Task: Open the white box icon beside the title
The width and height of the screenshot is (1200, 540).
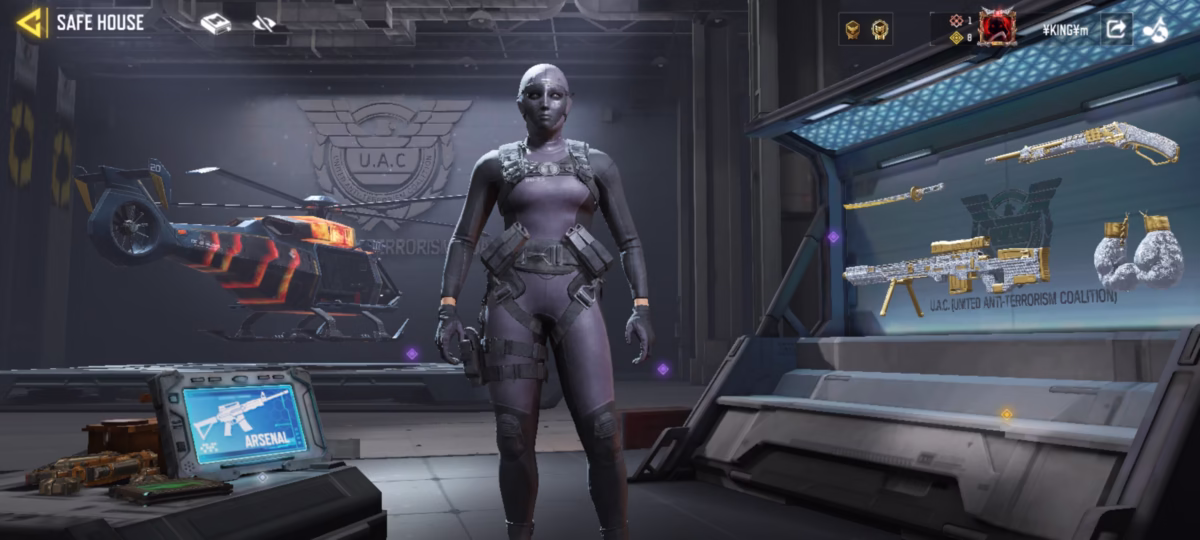Action: coord(215,23)
